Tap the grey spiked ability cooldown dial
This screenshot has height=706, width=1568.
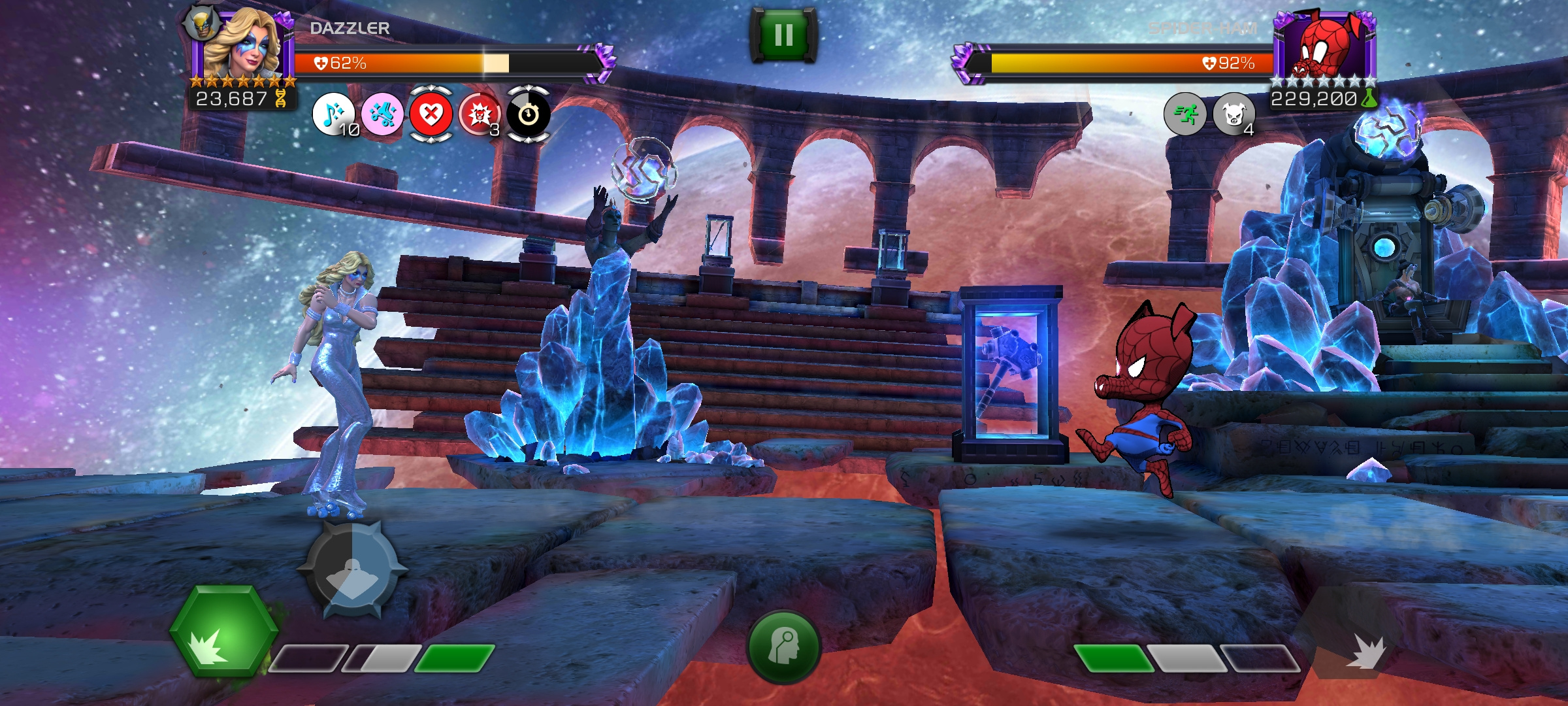(x=352, y=570)
